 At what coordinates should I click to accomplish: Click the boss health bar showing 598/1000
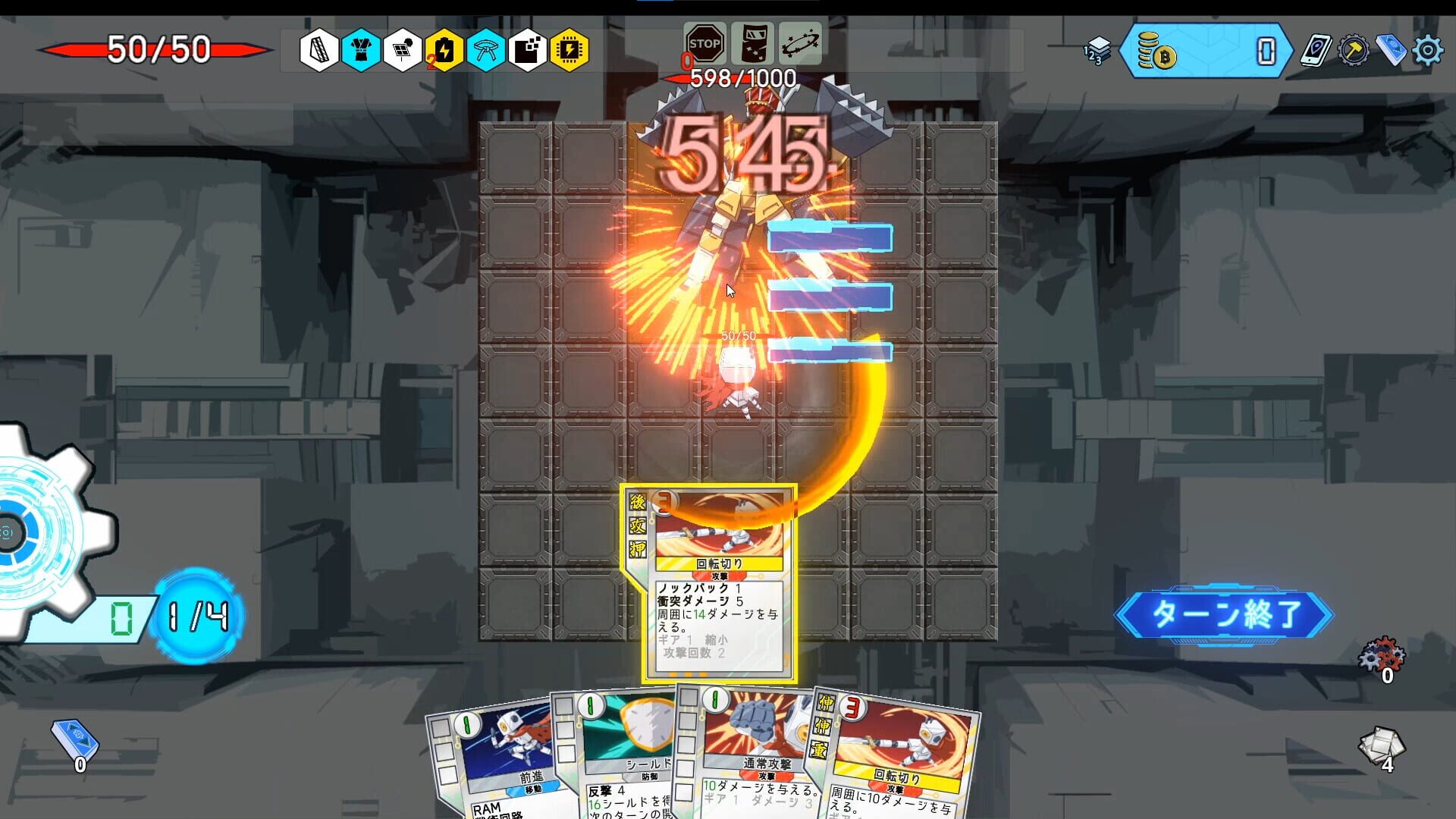739,76
